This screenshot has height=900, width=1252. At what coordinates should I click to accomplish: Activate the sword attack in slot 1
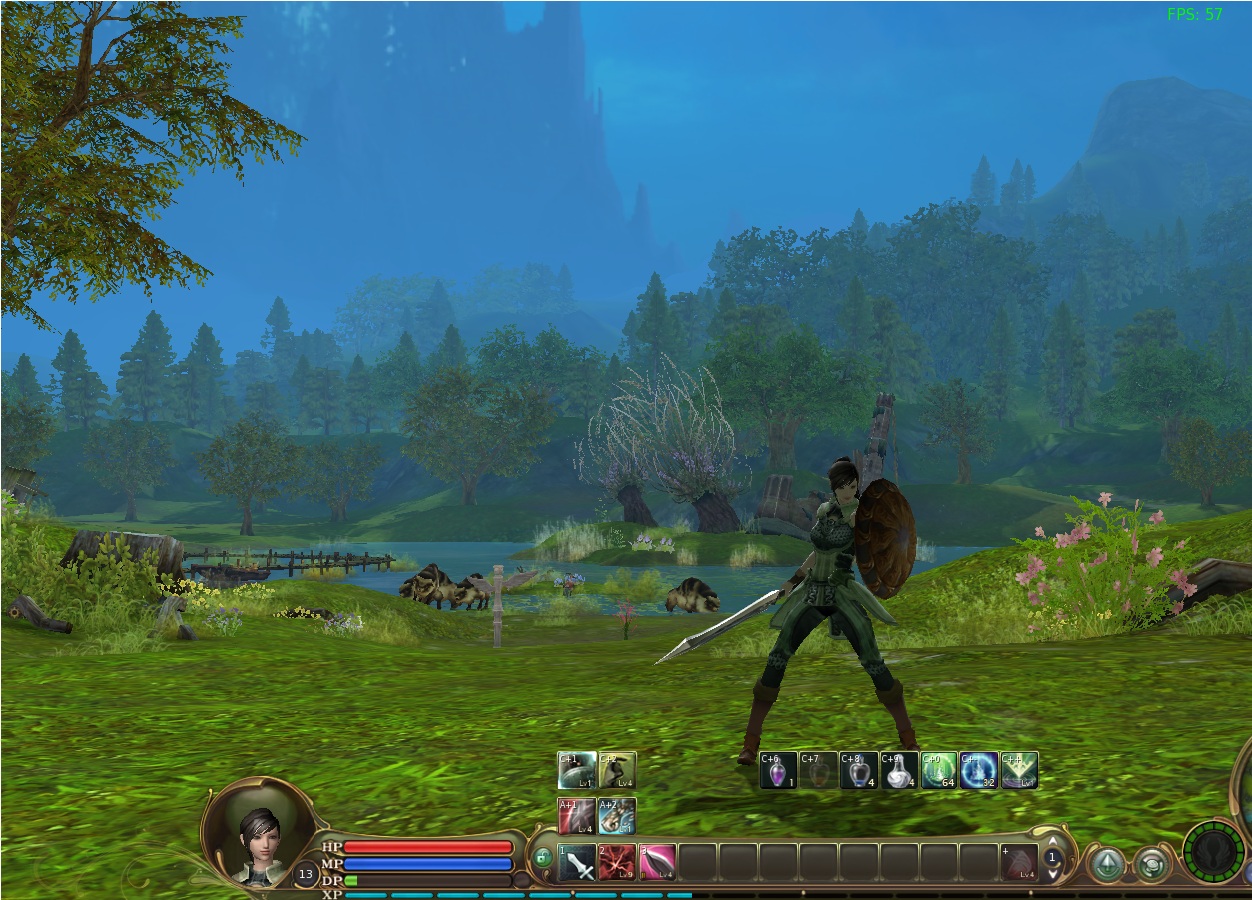[578, 862]
